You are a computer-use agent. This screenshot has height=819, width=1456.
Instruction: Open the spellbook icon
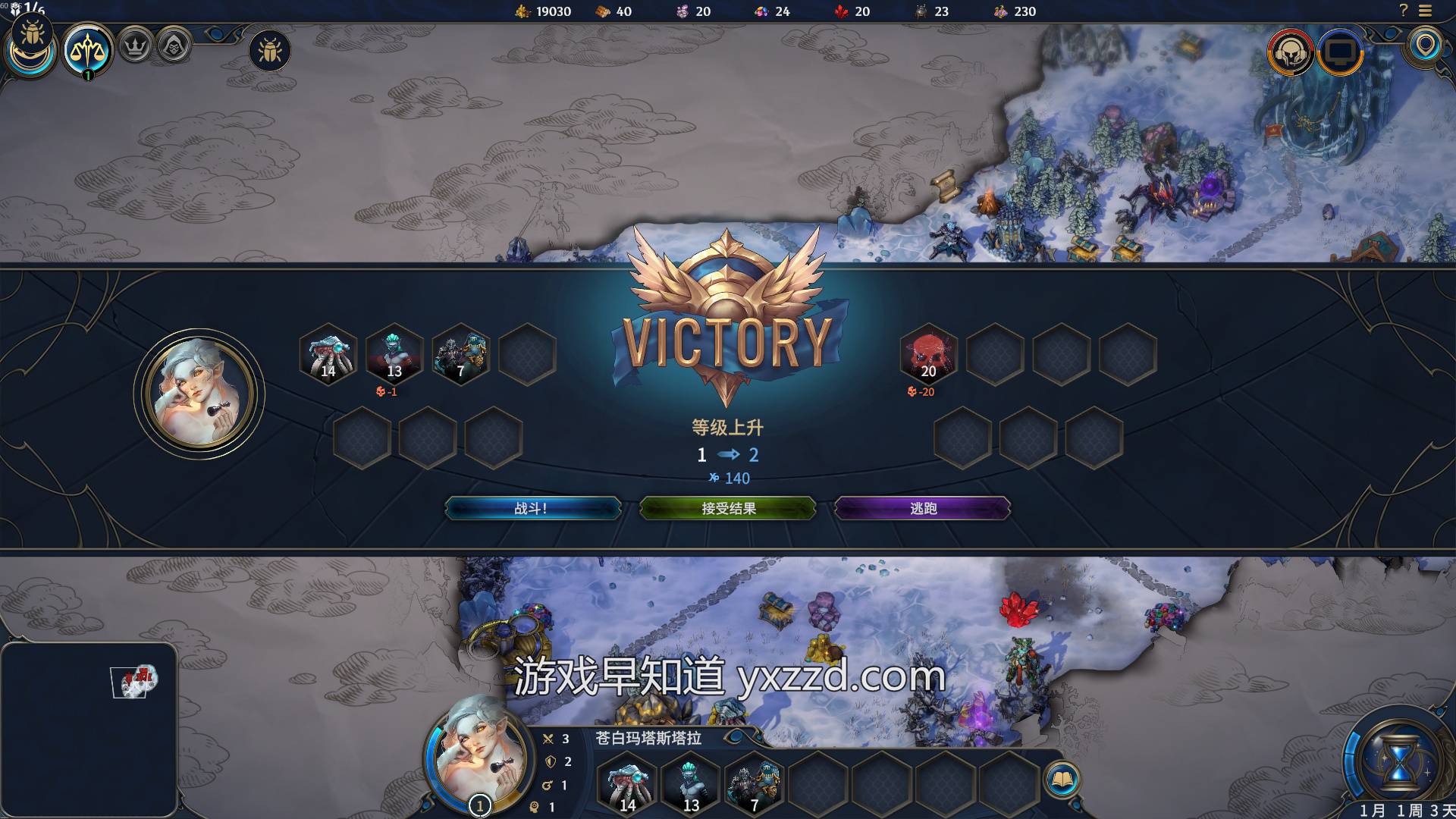pos(1062,779)
